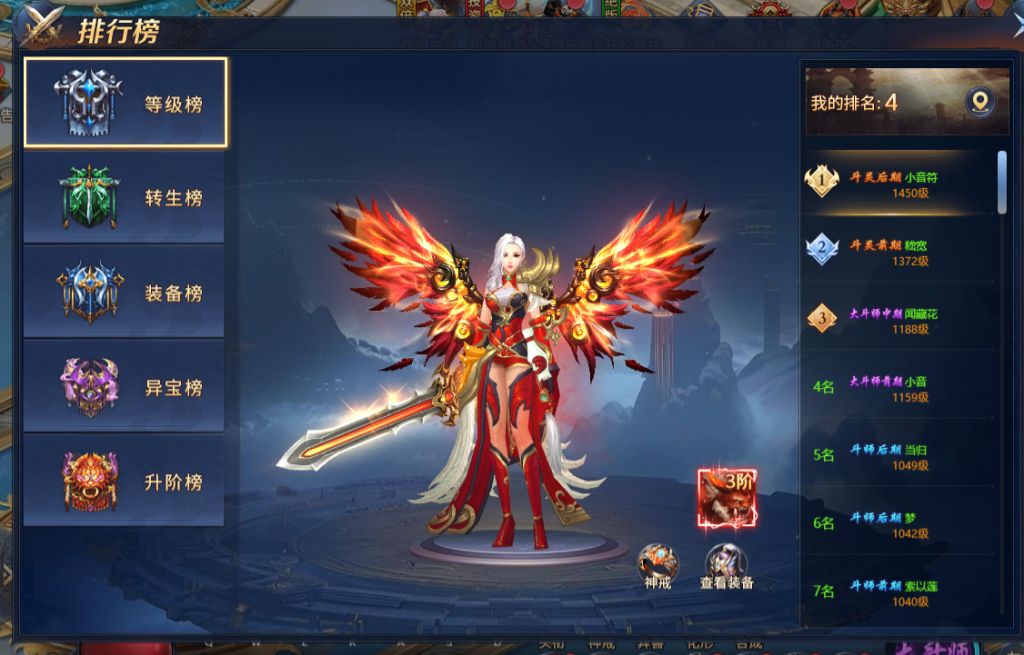
Task: Select the 5名 row for player 当归
Action: [895, 456]
